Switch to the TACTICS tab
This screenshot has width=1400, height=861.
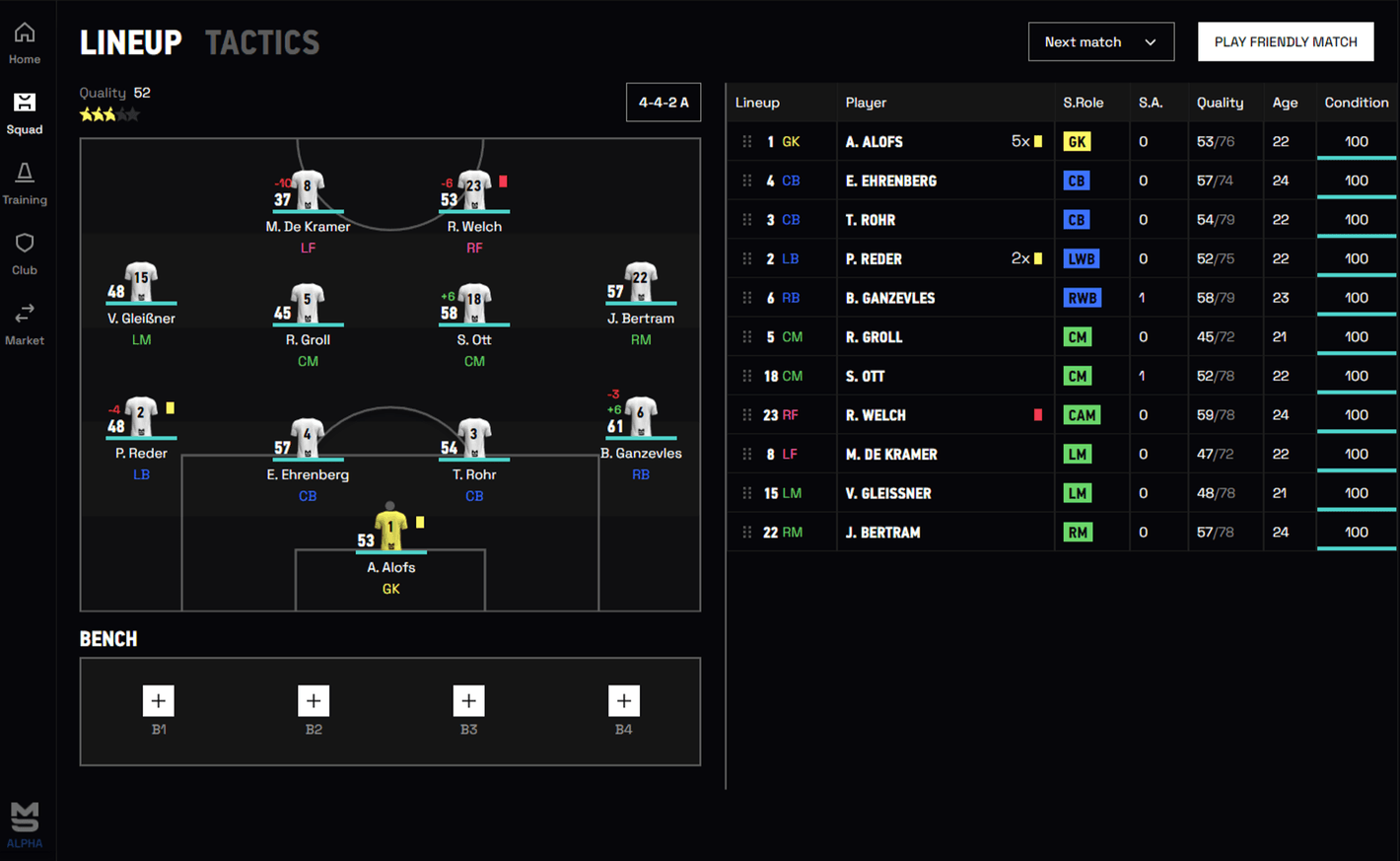[x=261, y=41]
